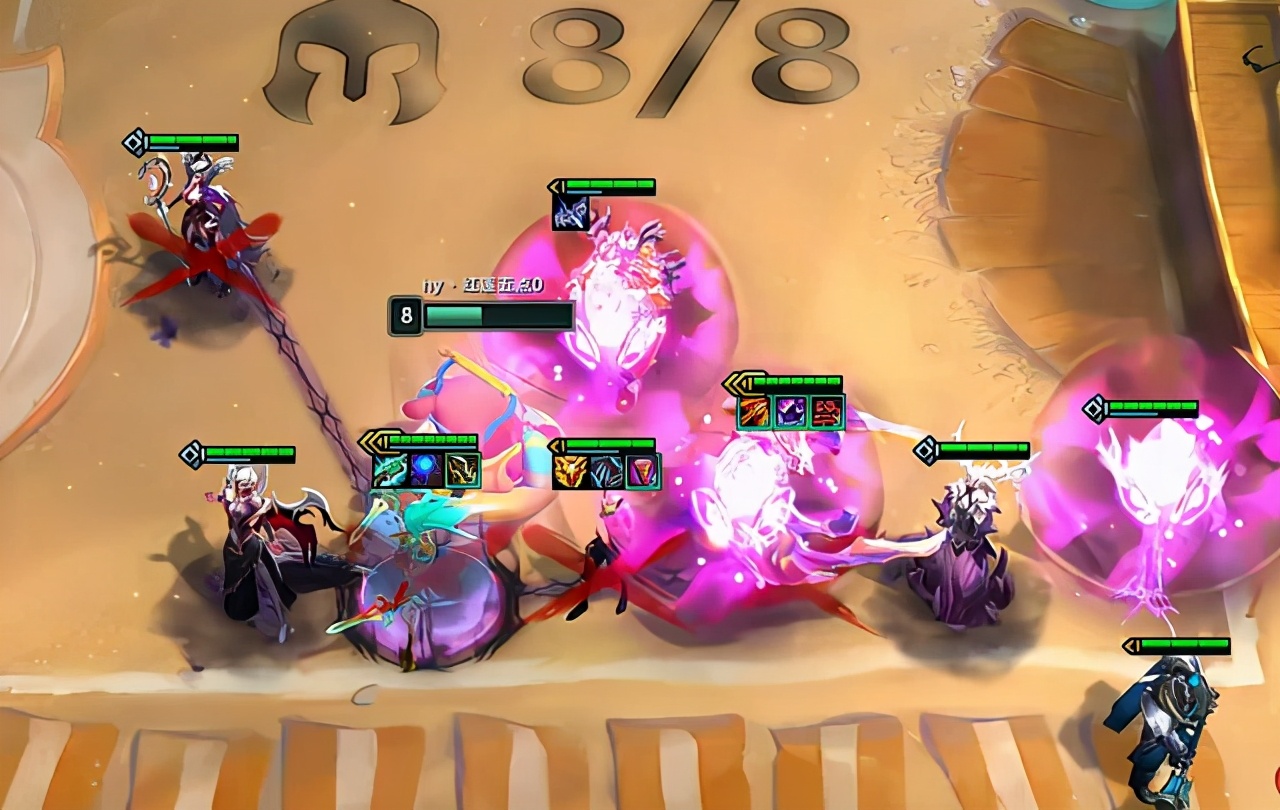The width and height of the screenshot is (1280, 810).
Task: Choose the pink triangular gem item
Action: (x=642, y=471)
